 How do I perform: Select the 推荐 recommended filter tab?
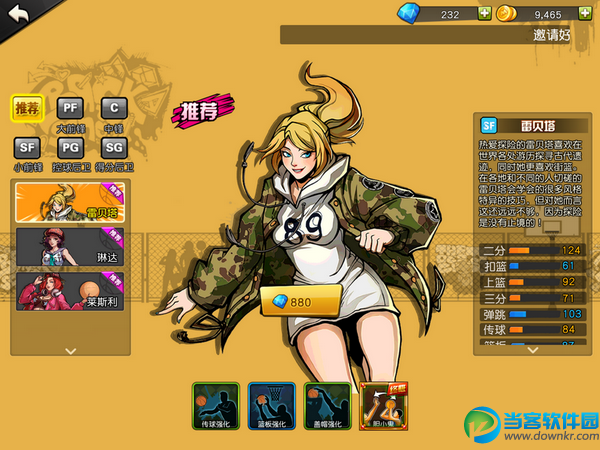point(26,106)
